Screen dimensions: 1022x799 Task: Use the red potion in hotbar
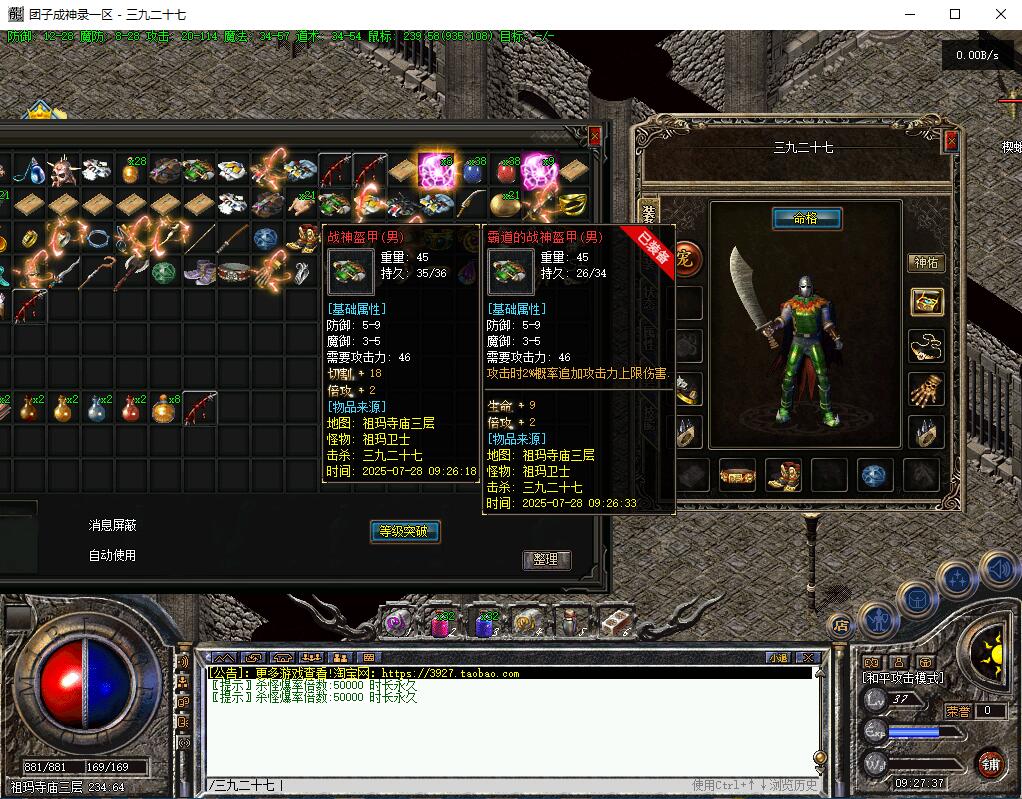[x=442, y=625]
